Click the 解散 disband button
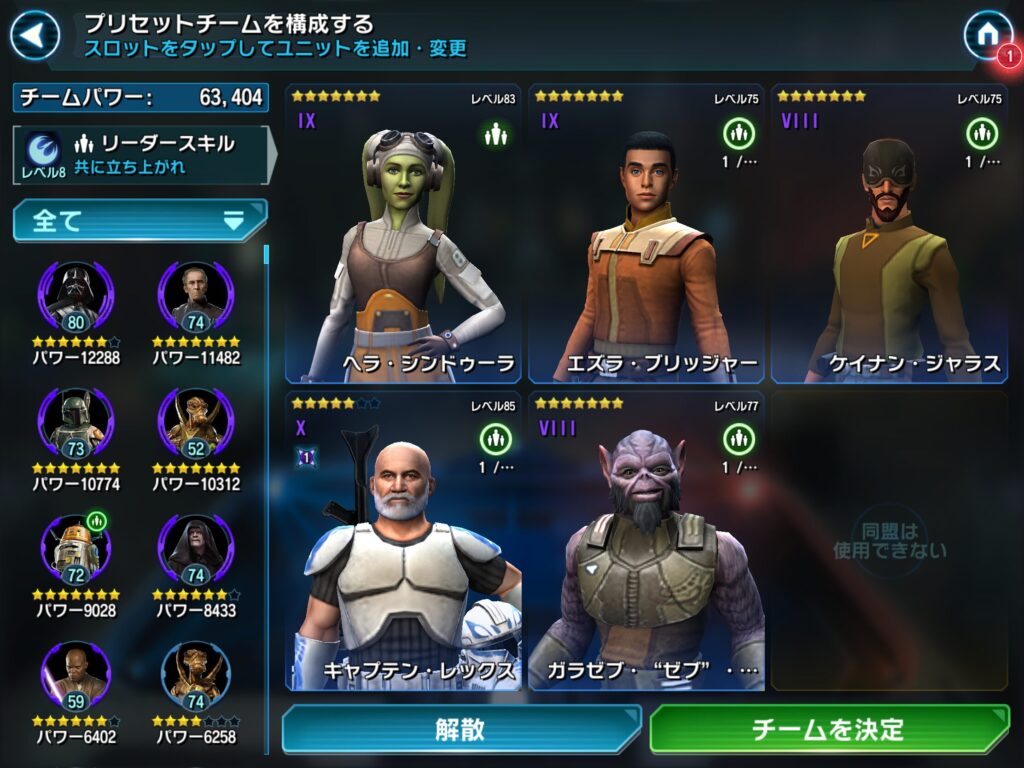Image resolution: width=1024 pixels, height=768 pixels. pos(461,729)
